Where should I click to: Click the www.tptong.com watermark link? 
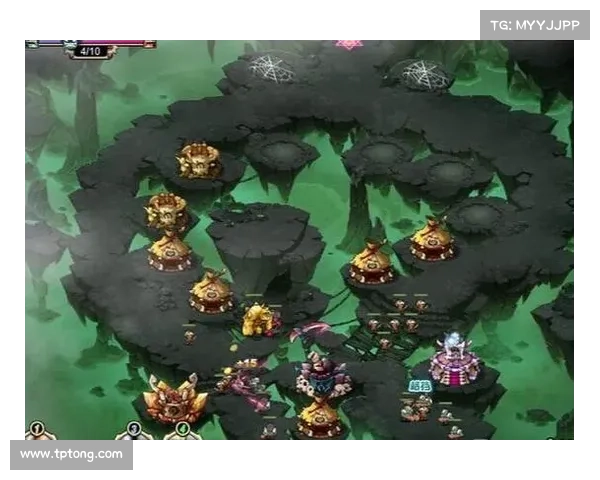pos(72,455)
